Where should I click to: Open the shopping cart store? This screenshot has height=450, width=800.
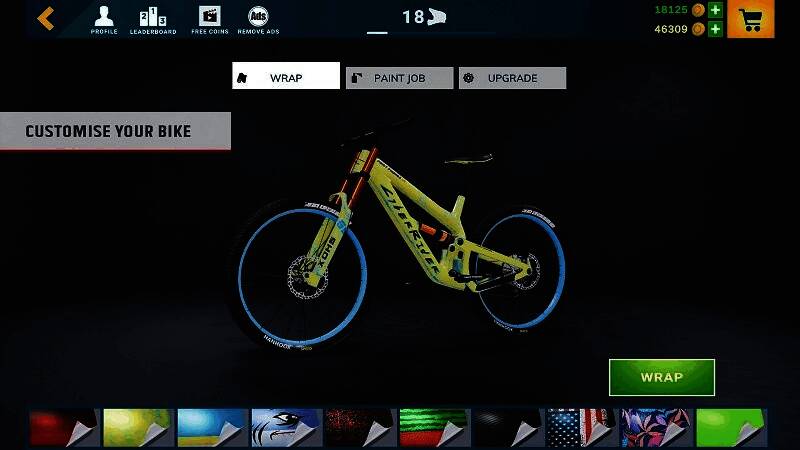[x=750, y=19]
